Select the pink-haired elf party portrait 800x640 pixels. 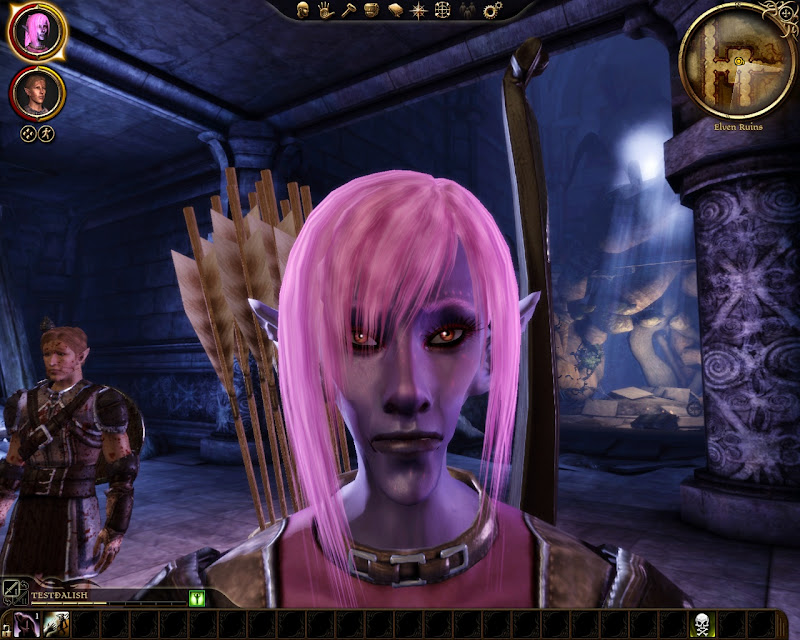(37, 32)
